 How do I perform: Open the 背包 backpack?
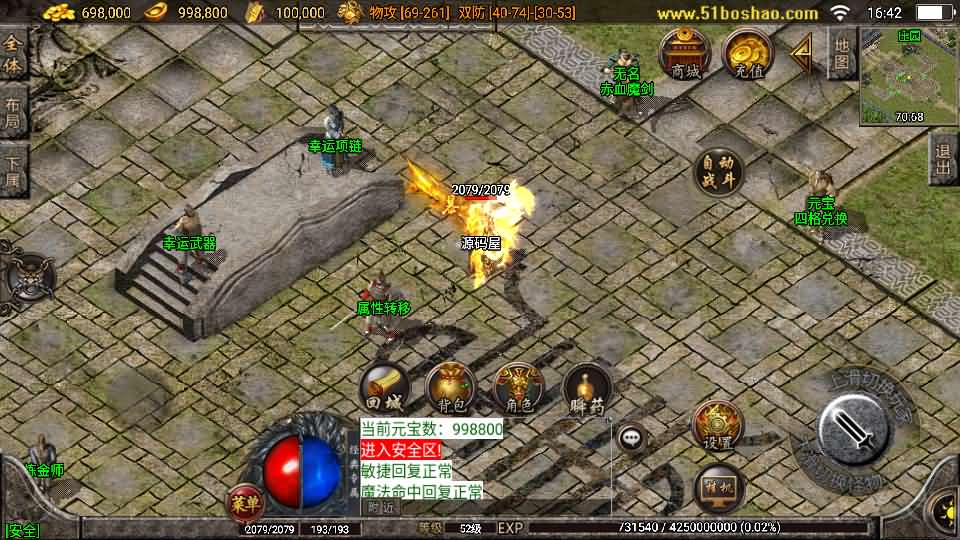450,390
